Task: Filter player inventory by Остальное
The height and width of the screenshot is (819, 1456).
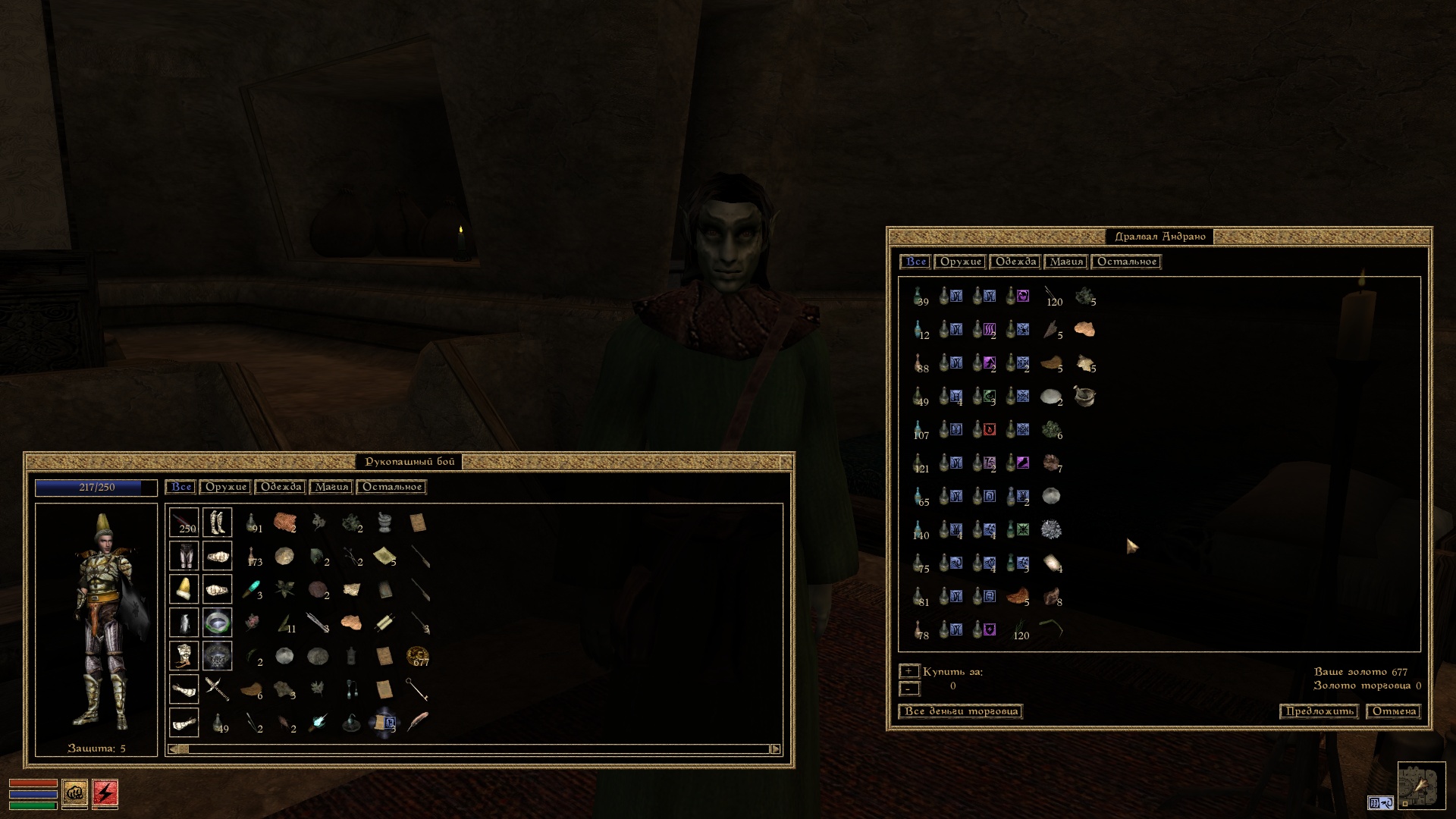Action: [391, 487]
